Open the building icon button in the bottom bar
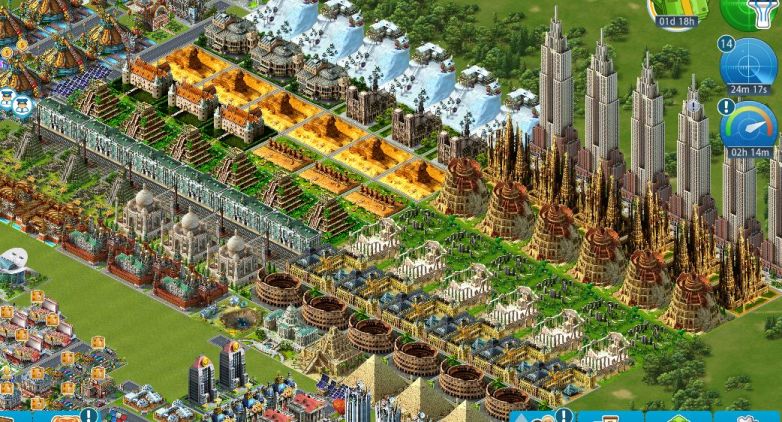Image resolution: width=782 pixels, height=422 pixels. pyautogui.click(x=610, y=417)
